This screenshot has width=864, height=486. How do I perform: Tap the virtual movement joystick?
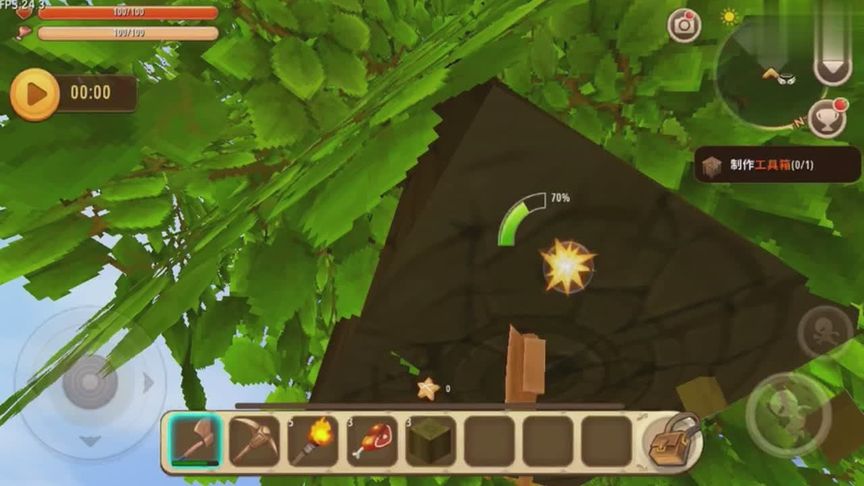pyautogui.click(x=90, y=382)
